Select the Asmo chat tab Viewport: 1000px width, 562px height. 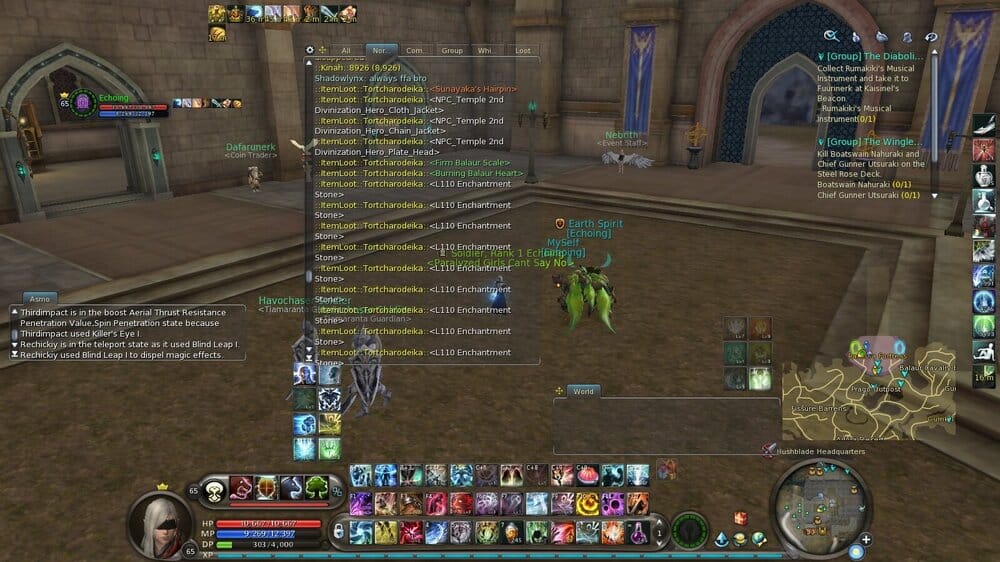click(40, 299)
